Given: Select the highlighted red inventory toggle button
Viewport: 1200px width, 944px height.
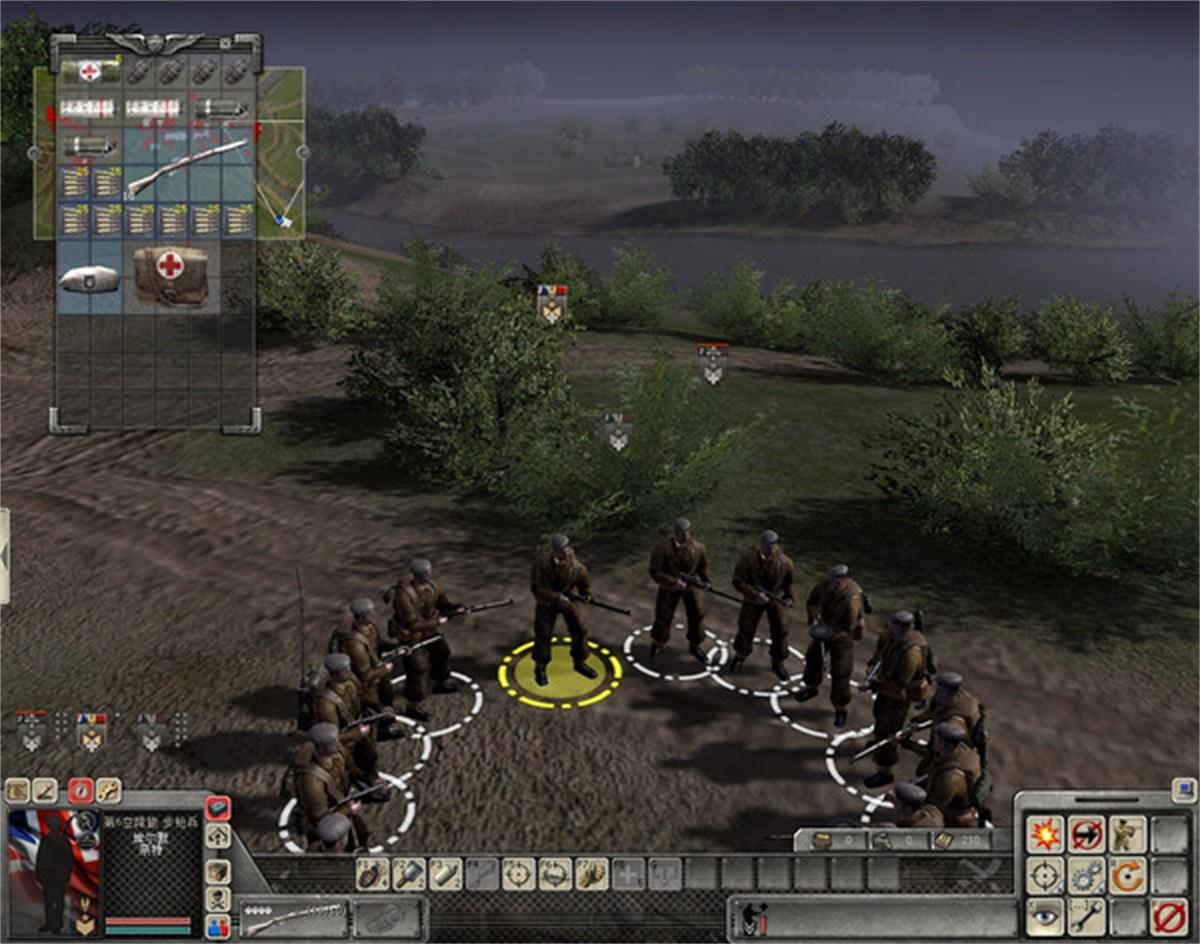Looking at the screenshot, I should pyautogui.click(x=217, y=808).
